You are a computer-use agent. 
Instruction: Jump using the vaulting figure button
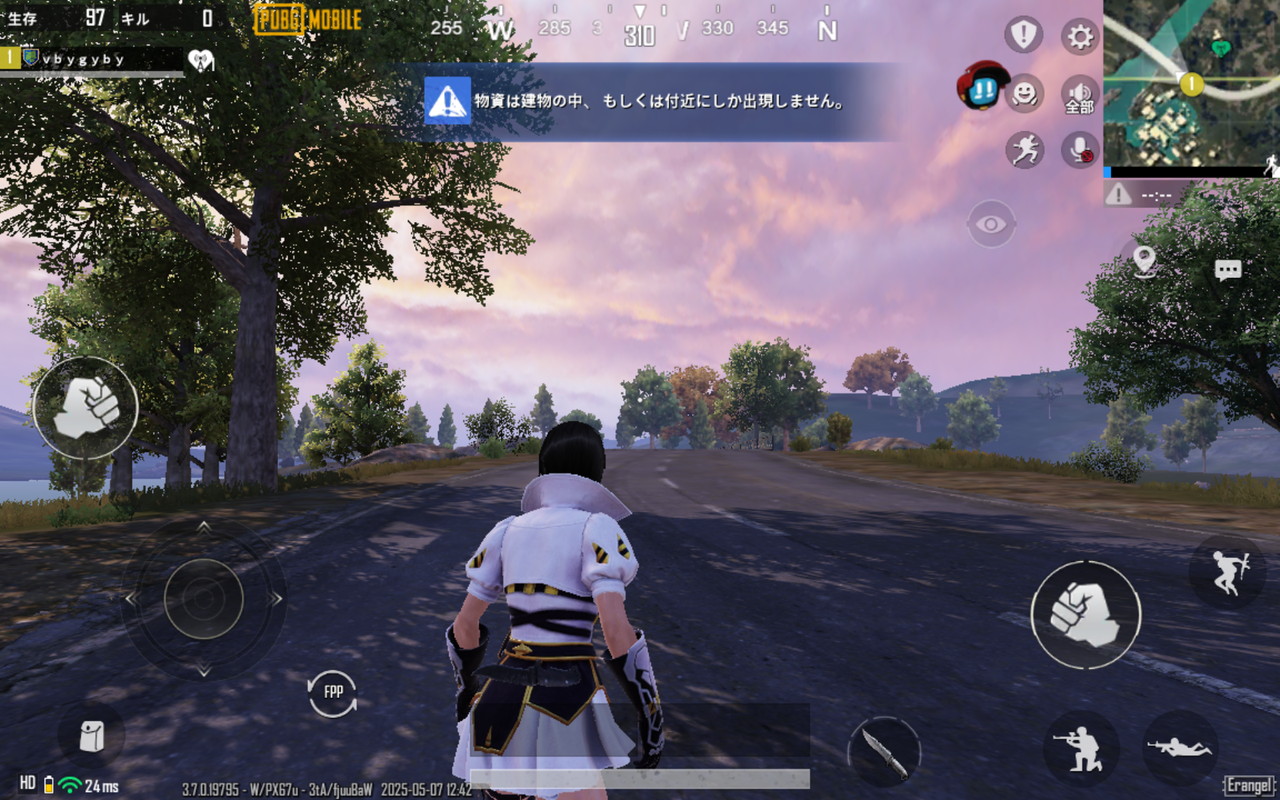click(1227, 572)
